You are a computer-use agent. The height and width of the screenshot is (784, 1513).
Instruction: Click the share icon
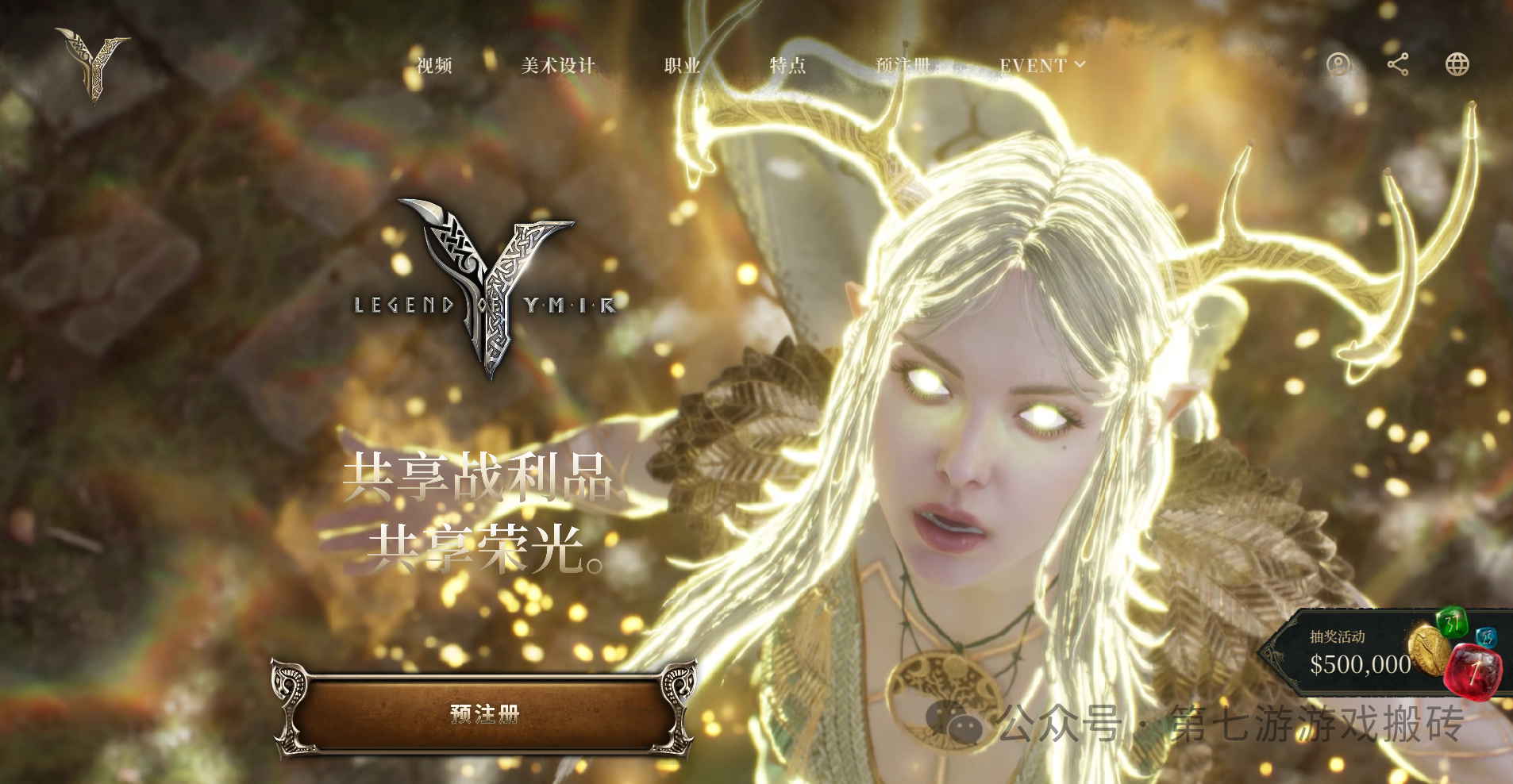1398,65
